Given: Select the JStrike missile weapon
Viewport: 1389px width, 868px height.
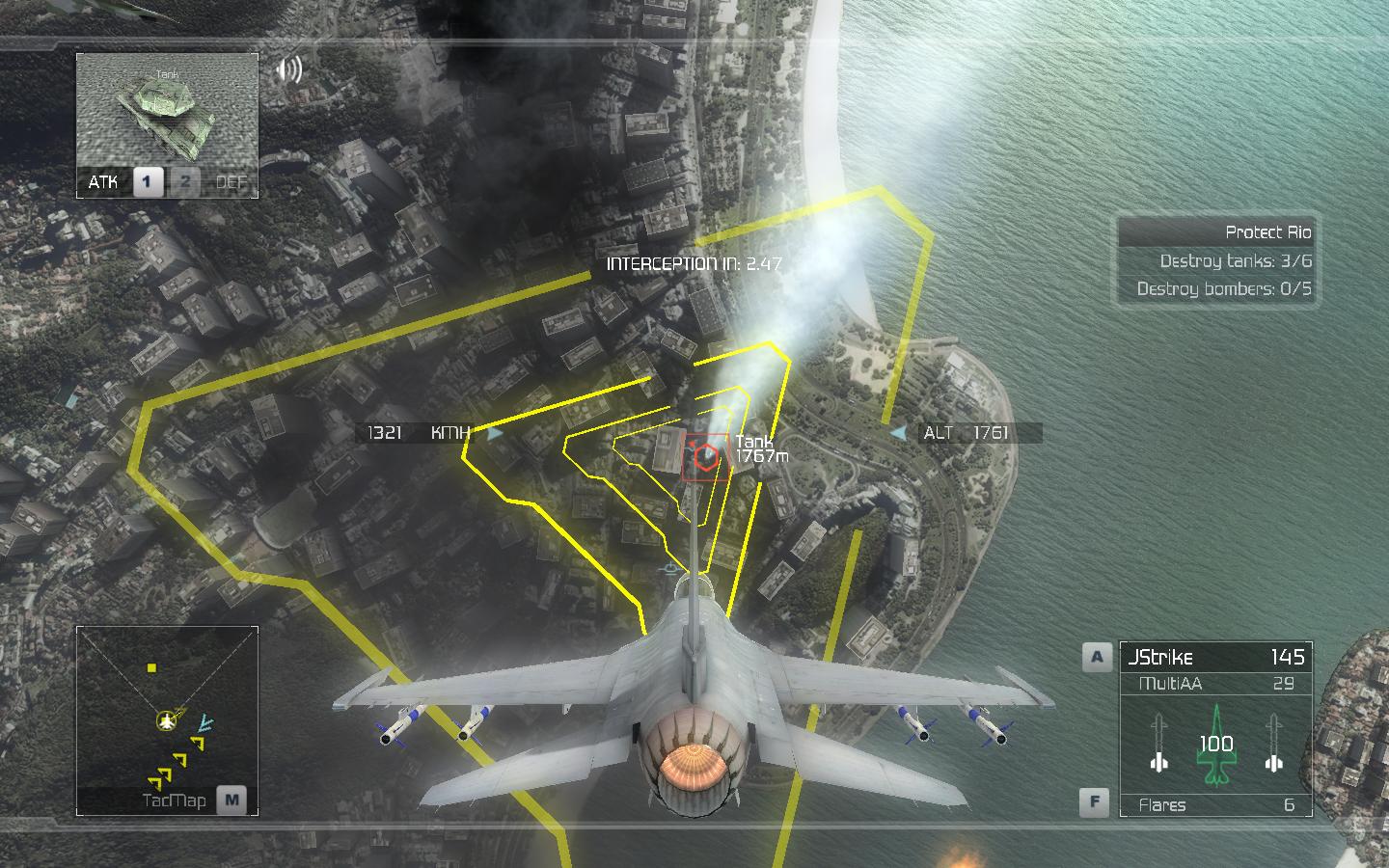Looking at the screenshot, I should point(1215,658).
